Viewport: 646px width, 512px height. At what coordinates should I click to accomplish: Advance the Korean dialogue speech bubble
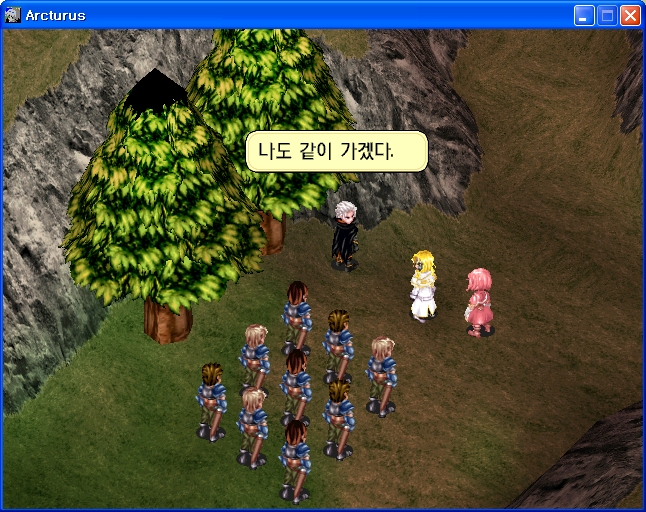tap(336, 152)
